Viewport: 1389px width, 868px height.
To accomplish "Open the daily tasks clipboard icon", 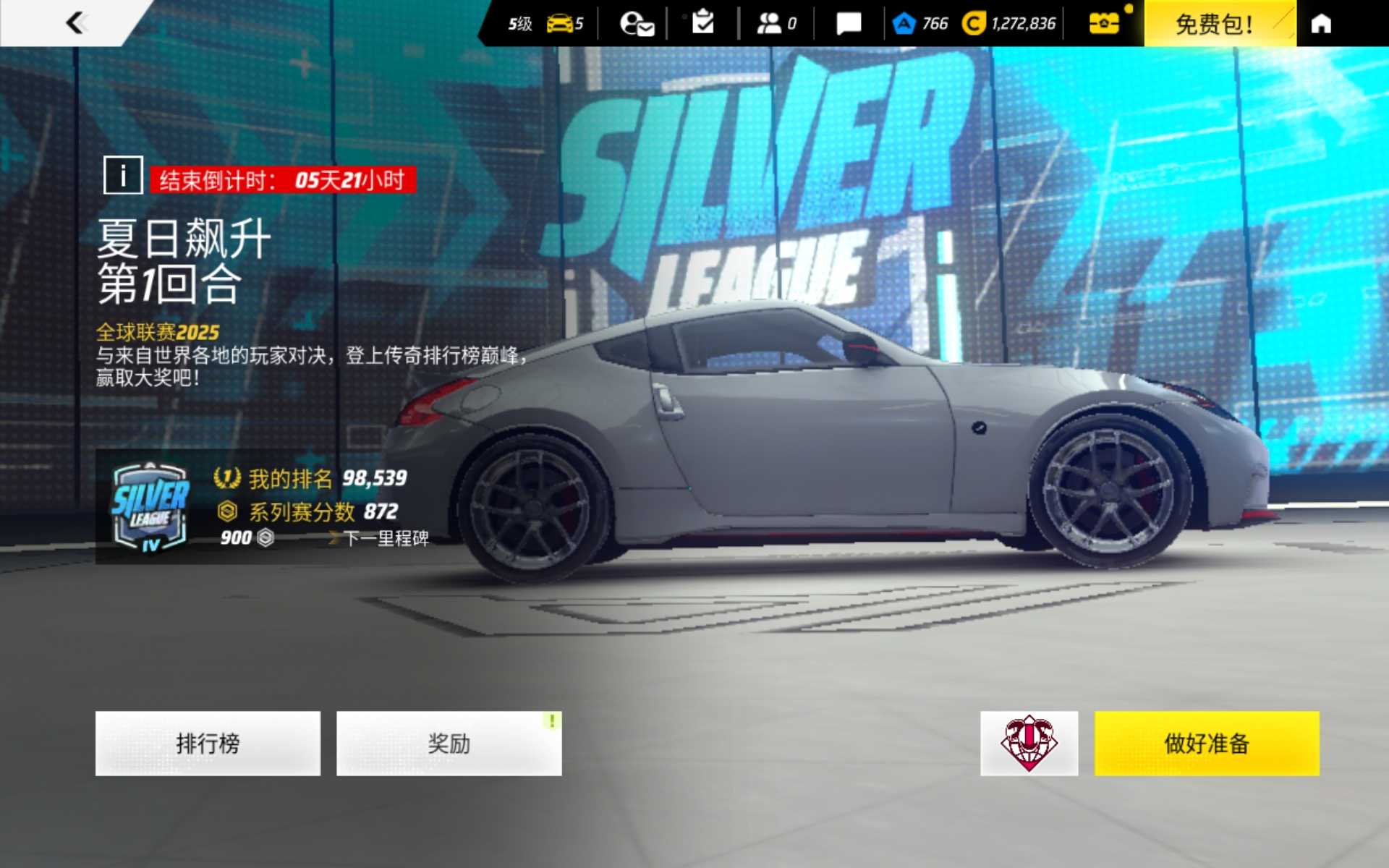I will pyautogui.click(x=702, y=23).
